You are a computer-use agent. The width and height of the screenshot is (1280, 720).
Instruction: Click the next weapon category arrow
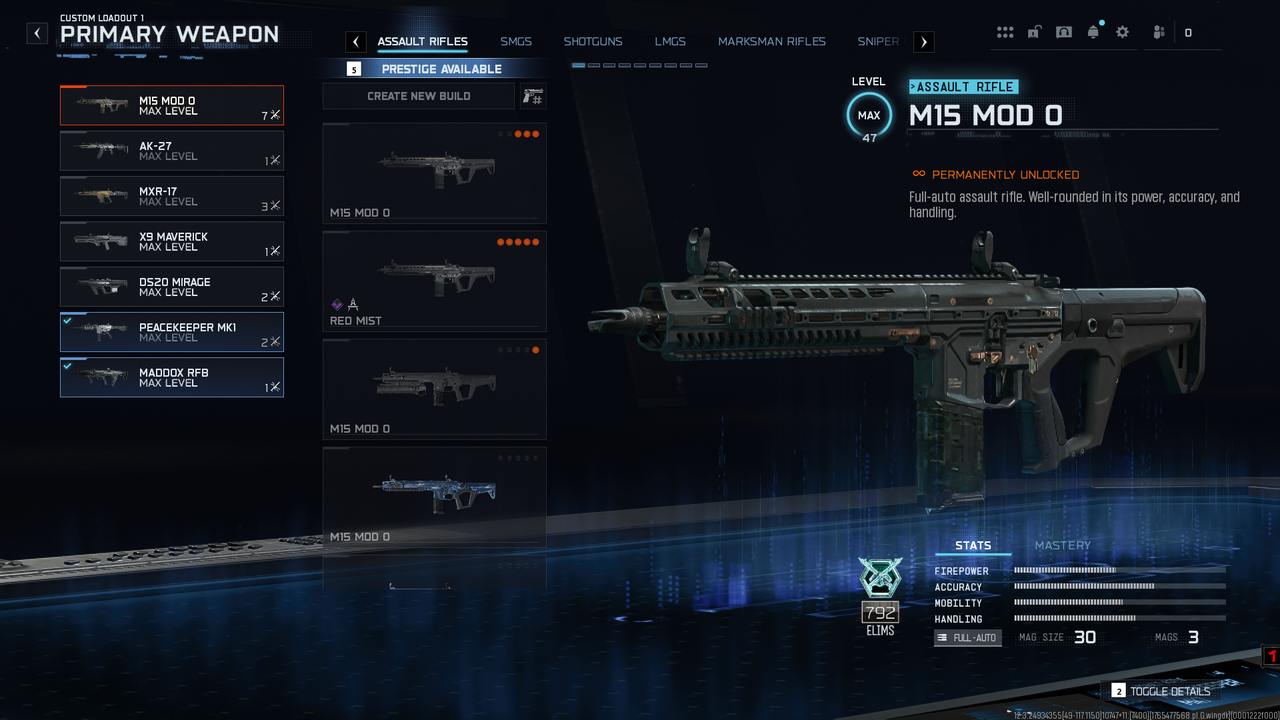pos(924,42)
